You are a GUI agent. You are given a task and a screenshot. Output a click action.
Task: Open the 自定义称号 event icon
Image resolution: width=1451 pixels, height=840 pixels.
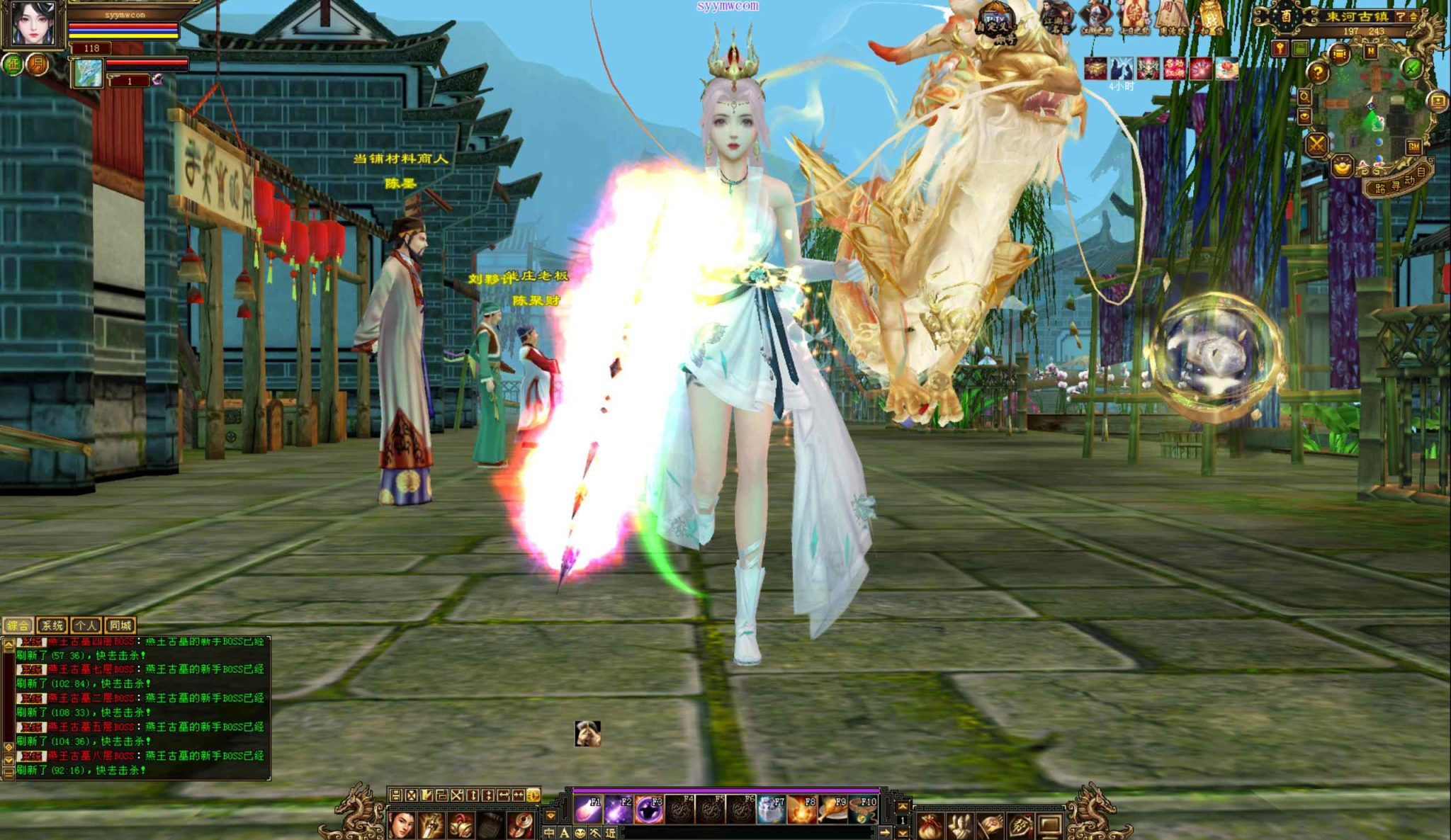pyautogui.click(x=996, y=25)
